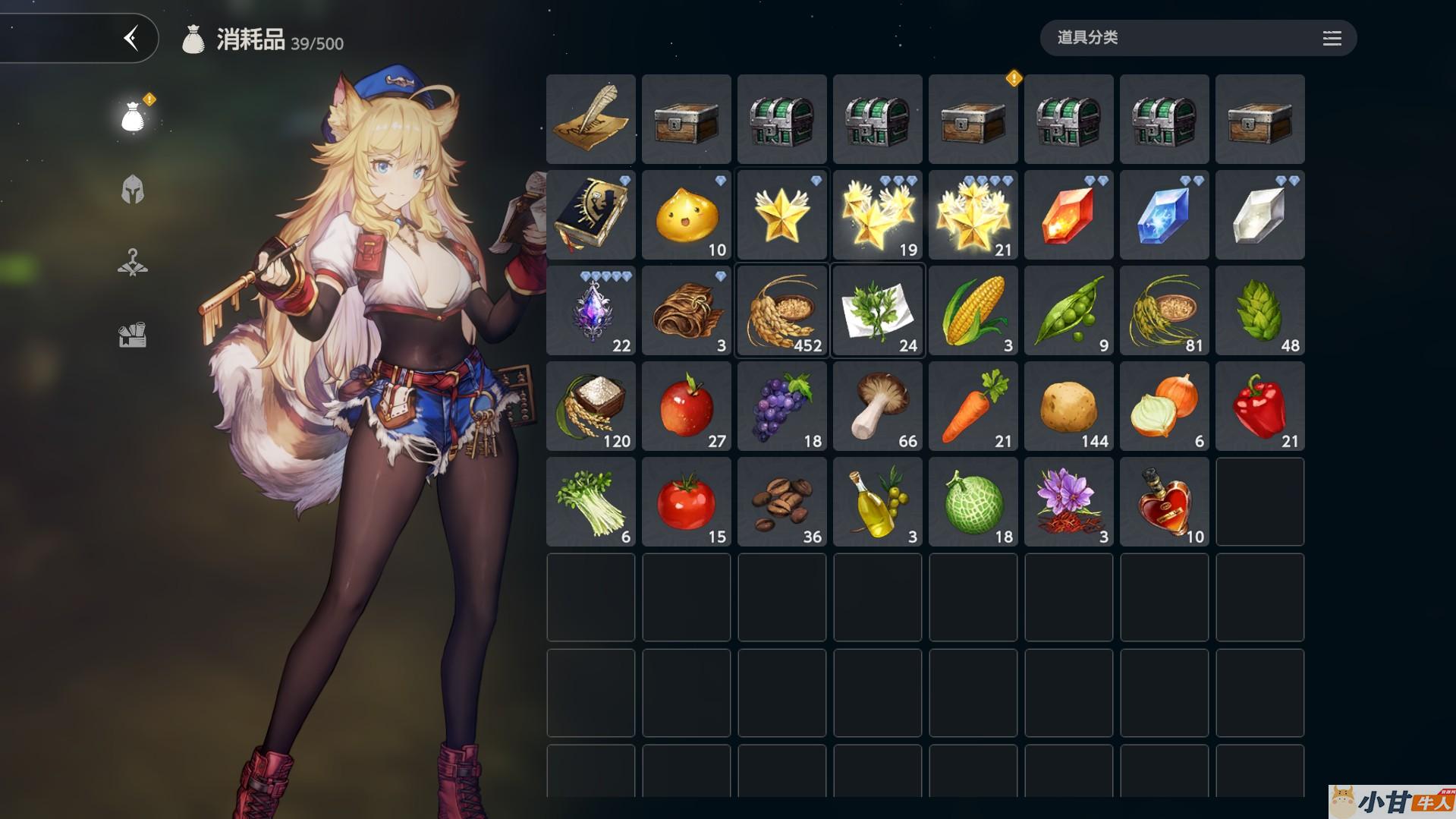Switch to the helmet equipment tab
Viewport: 1456px width, 819px height.
click(133, 190)
